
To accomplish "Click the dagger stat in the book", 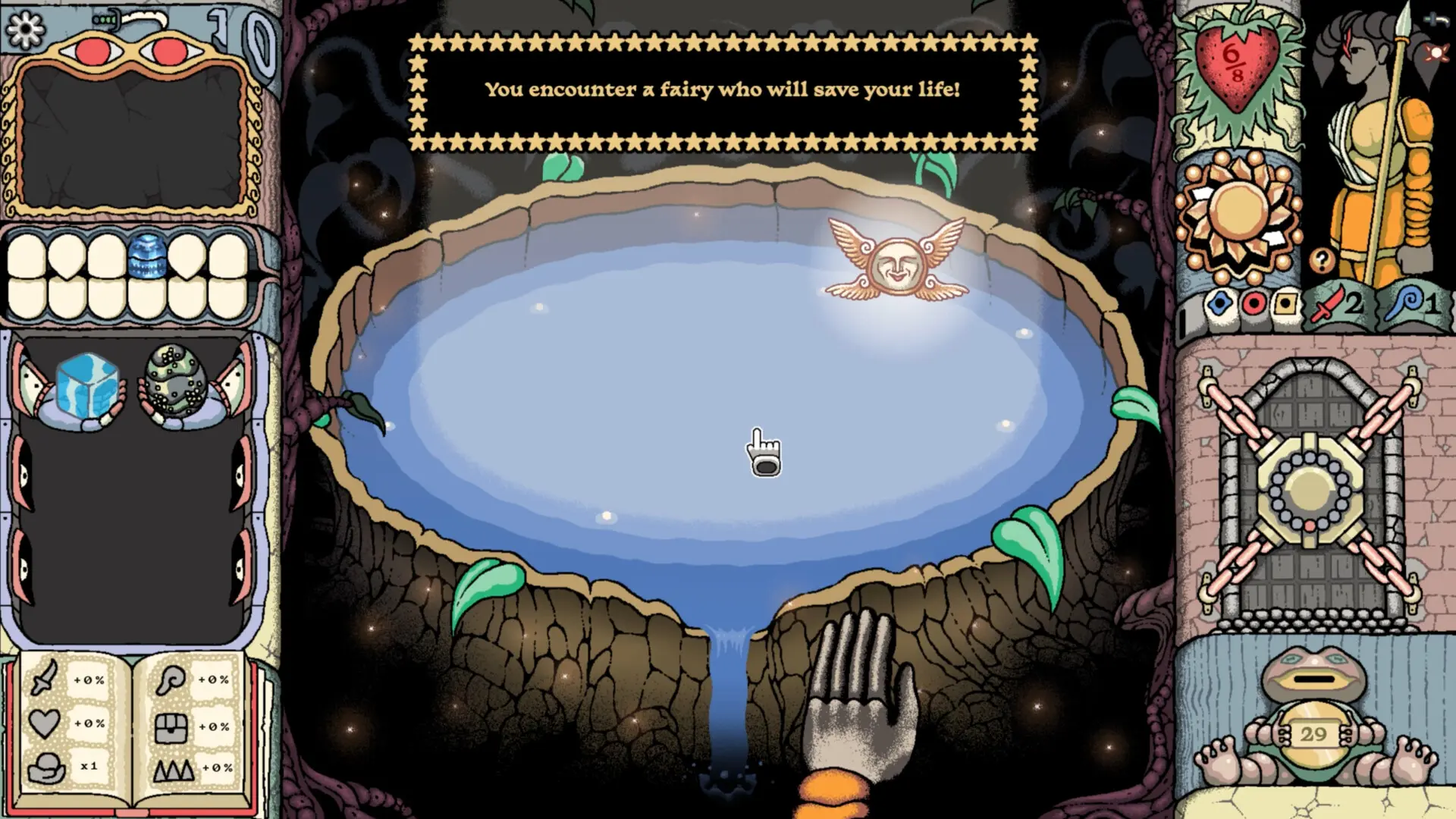I will coord(45,679).
